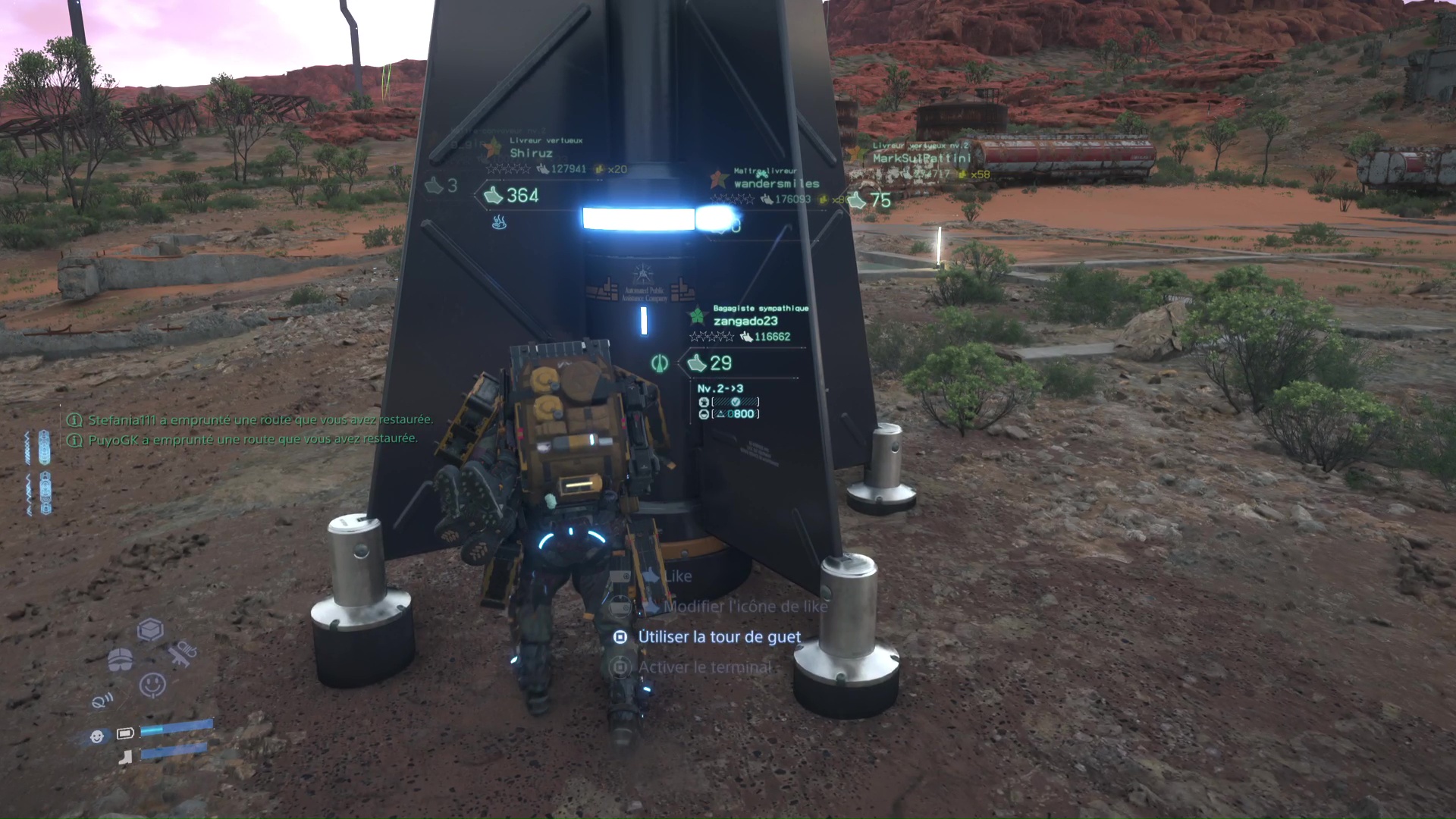Expand Shiruz's delivery stats panel

pos(544,159)
